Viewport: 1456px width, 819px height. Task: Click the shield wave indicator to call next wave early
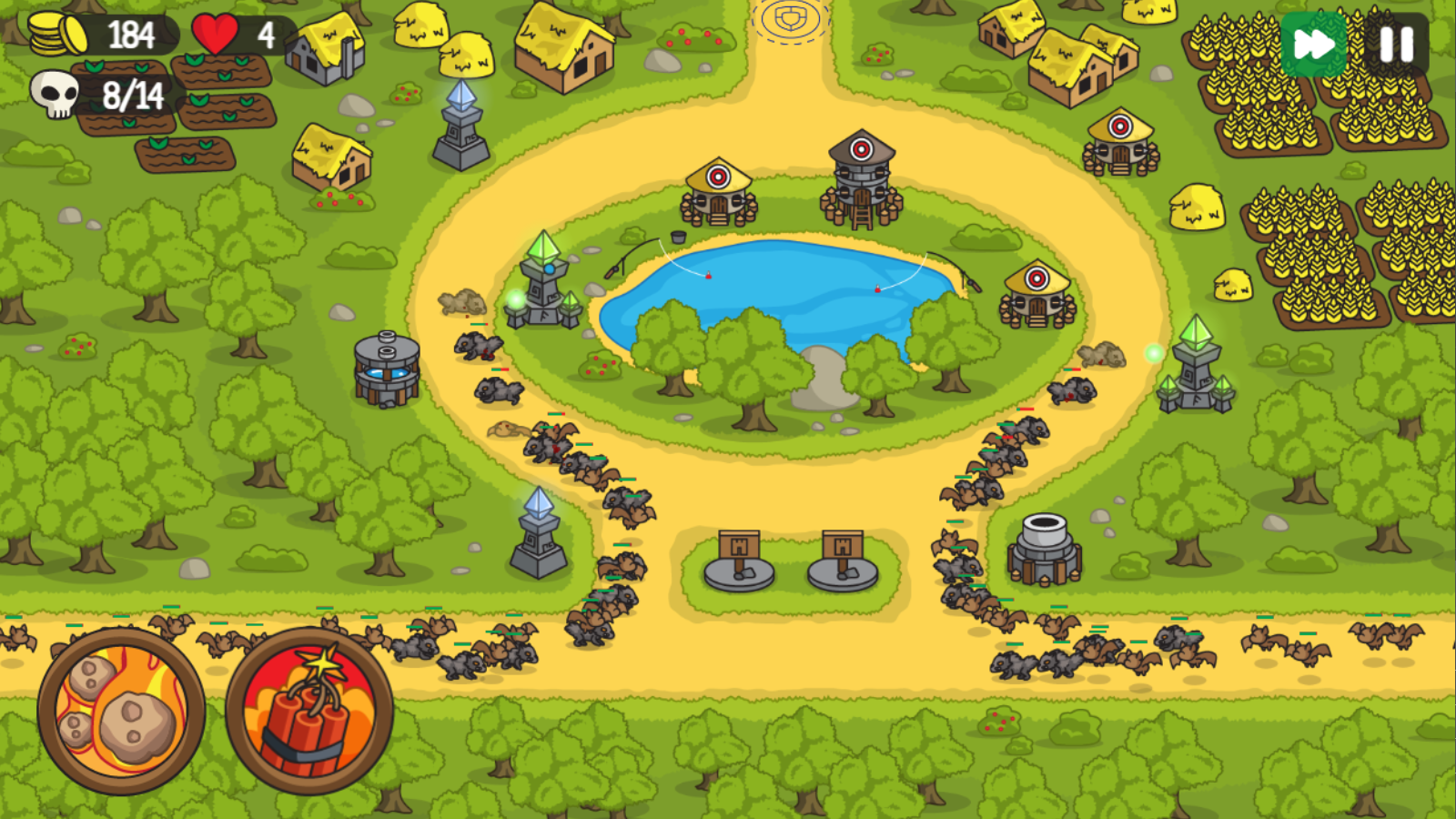(x=790, y=16)
